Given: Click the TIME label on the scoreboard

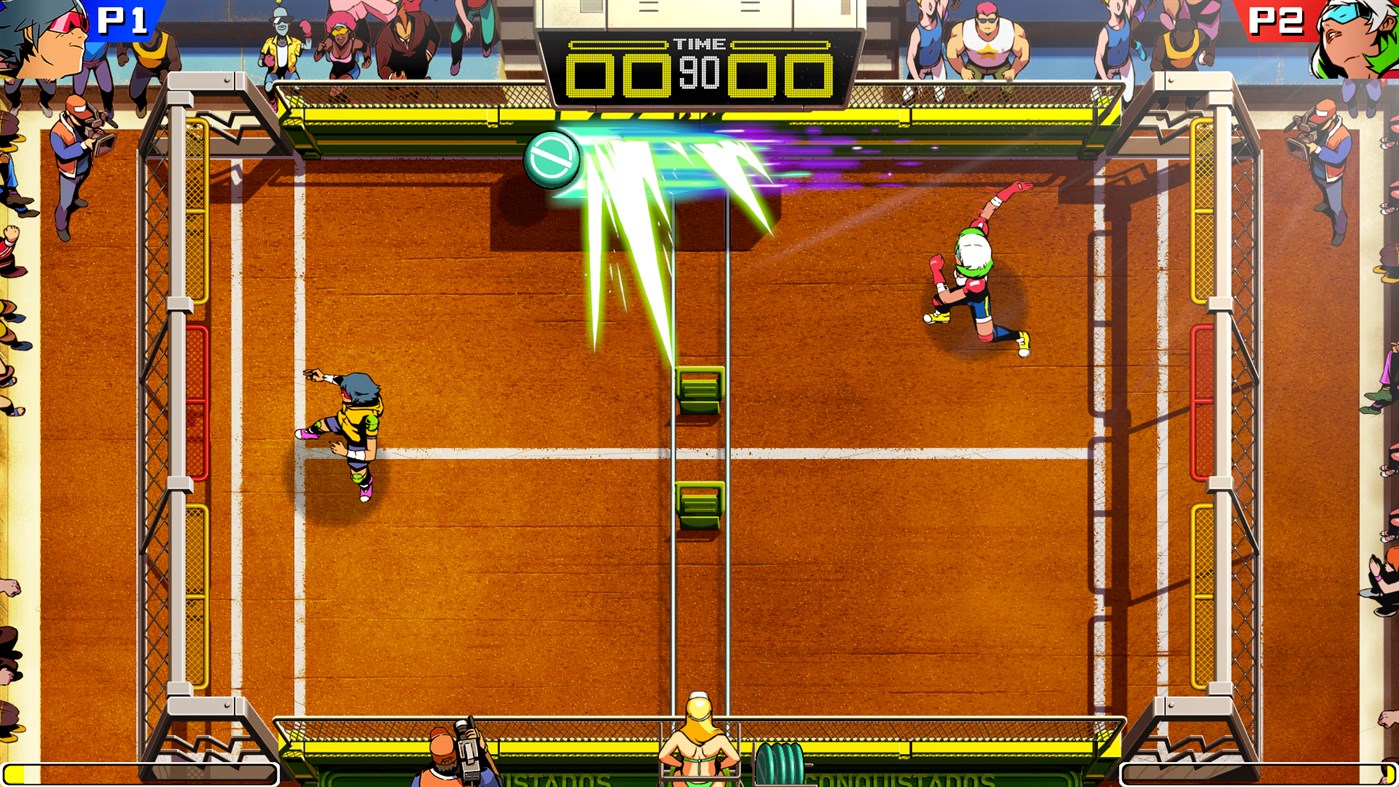Looking at the screenshot, I should 699,43.
